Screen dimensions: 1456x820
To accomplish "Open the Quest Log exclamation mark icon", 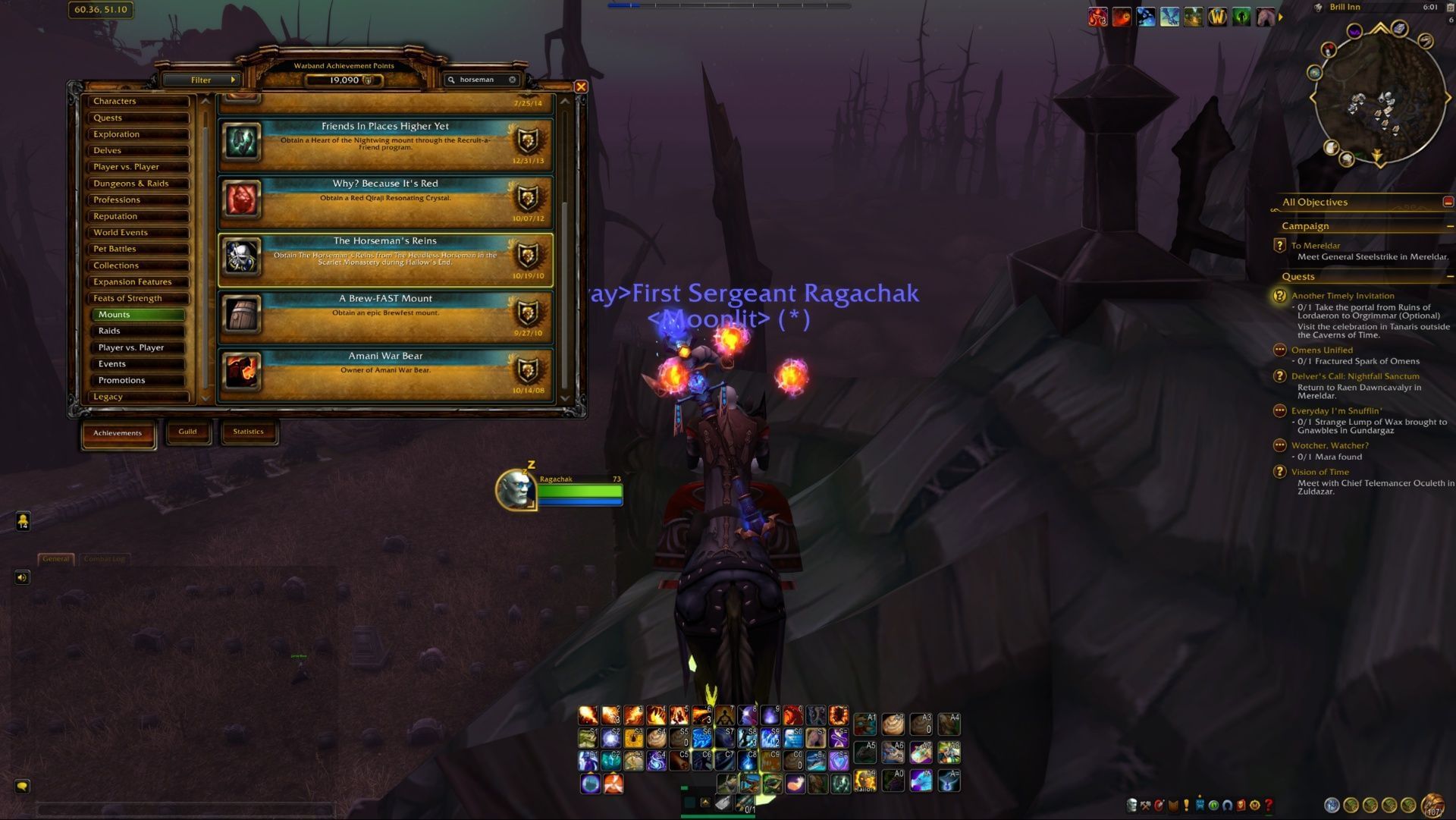I will 1186,804.
